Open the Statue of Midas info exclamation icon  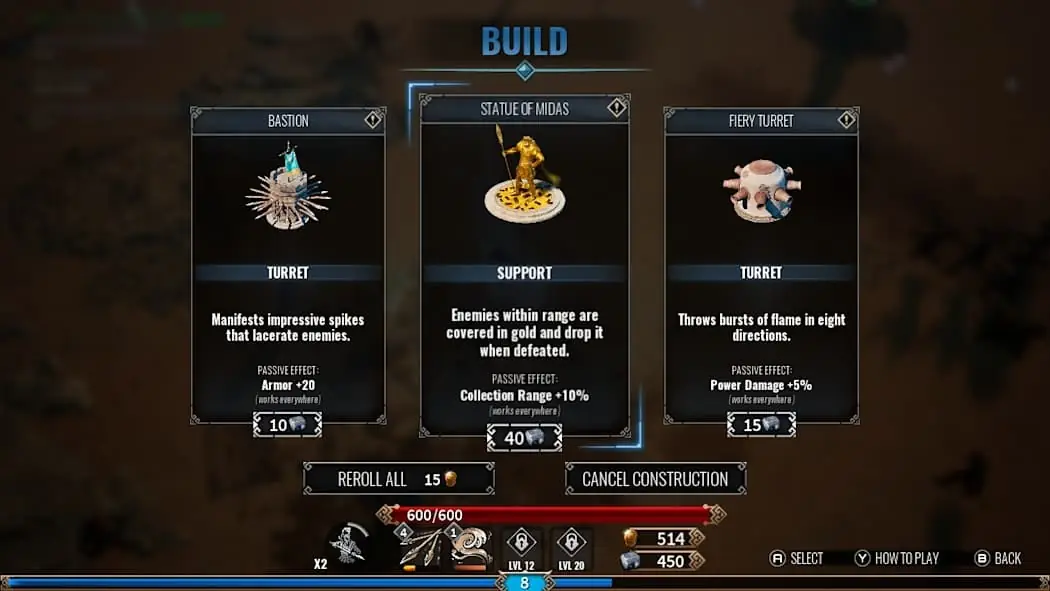click(x=617, y=107)
